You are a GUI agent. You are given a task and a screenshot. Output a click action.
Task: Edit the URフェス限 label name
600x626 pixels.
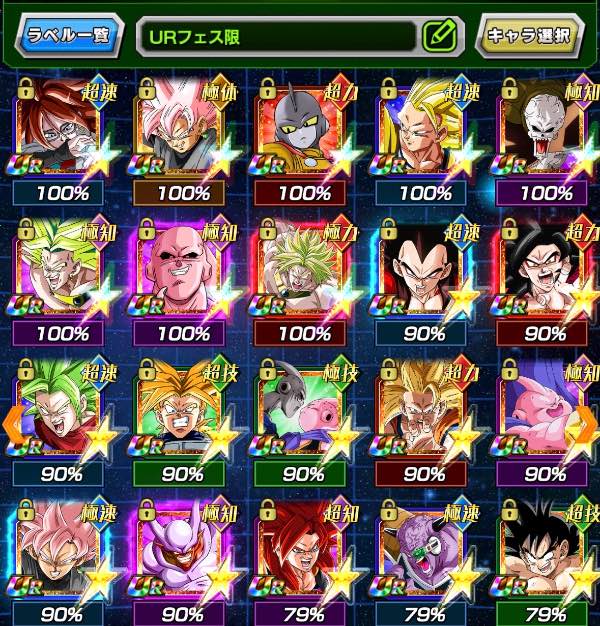coord(439,36)
